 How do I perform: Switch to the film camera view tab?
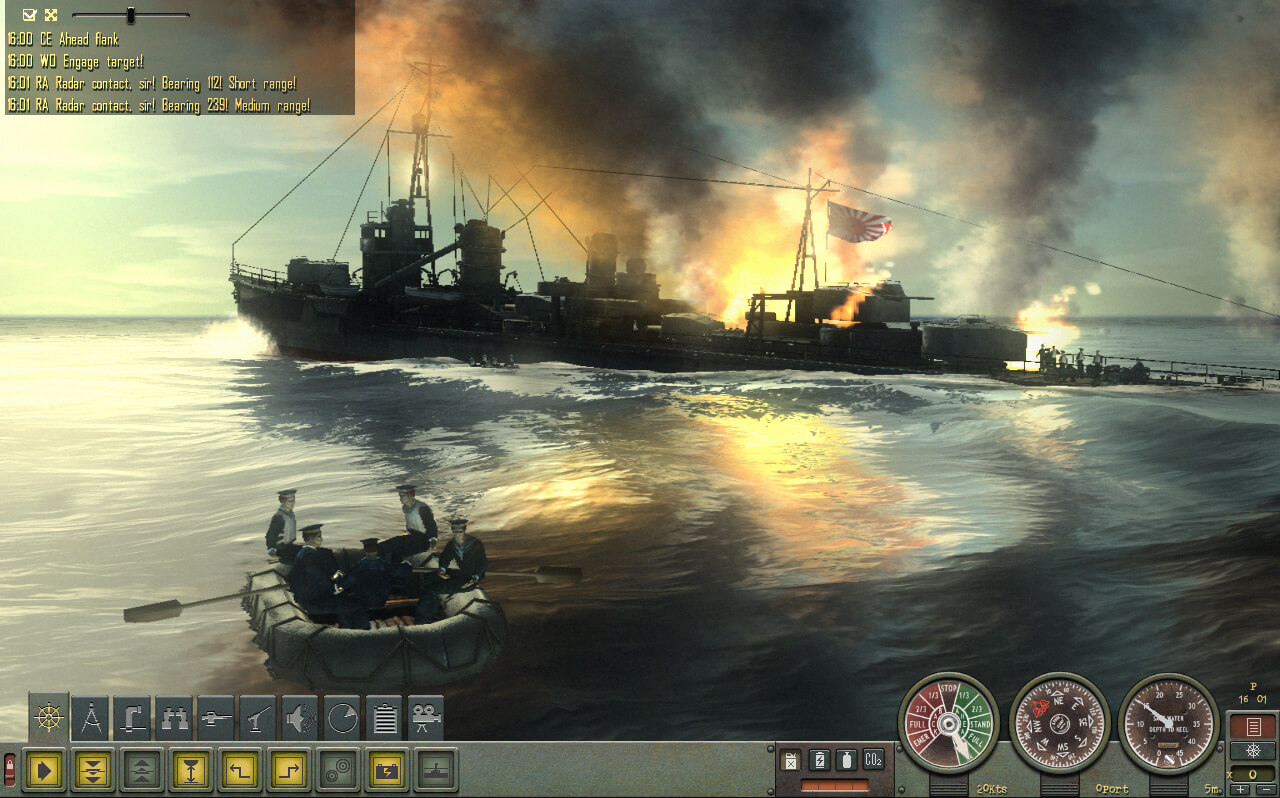coord(426,717)
